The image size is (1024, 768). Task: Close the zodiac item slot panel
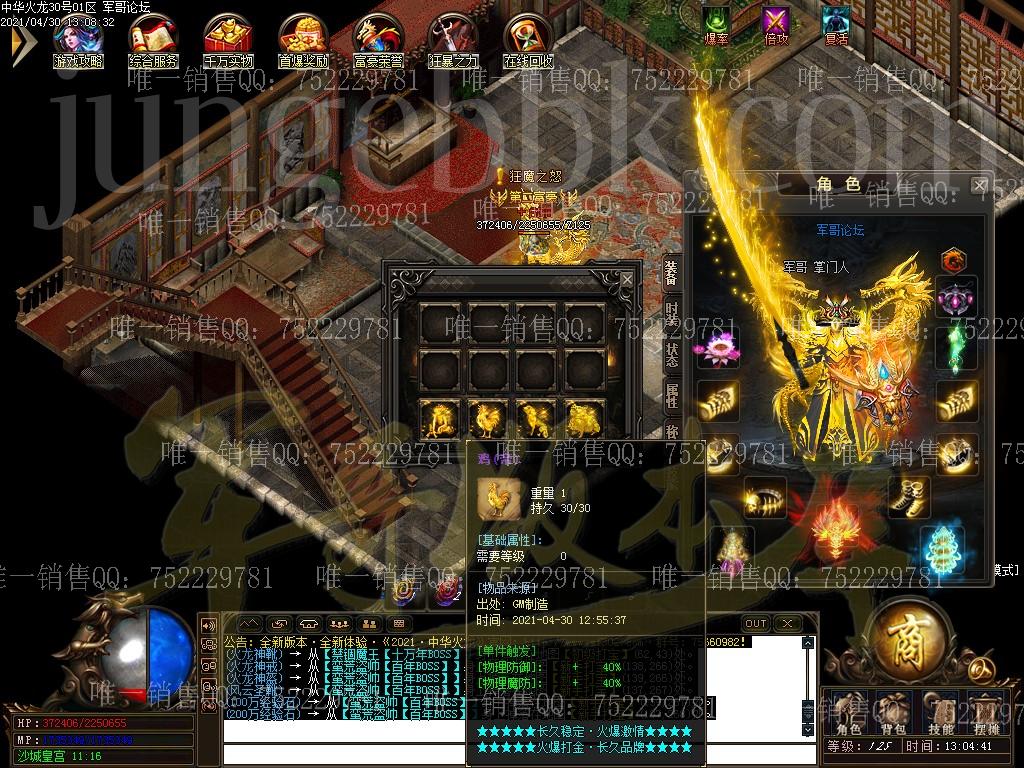626,280
